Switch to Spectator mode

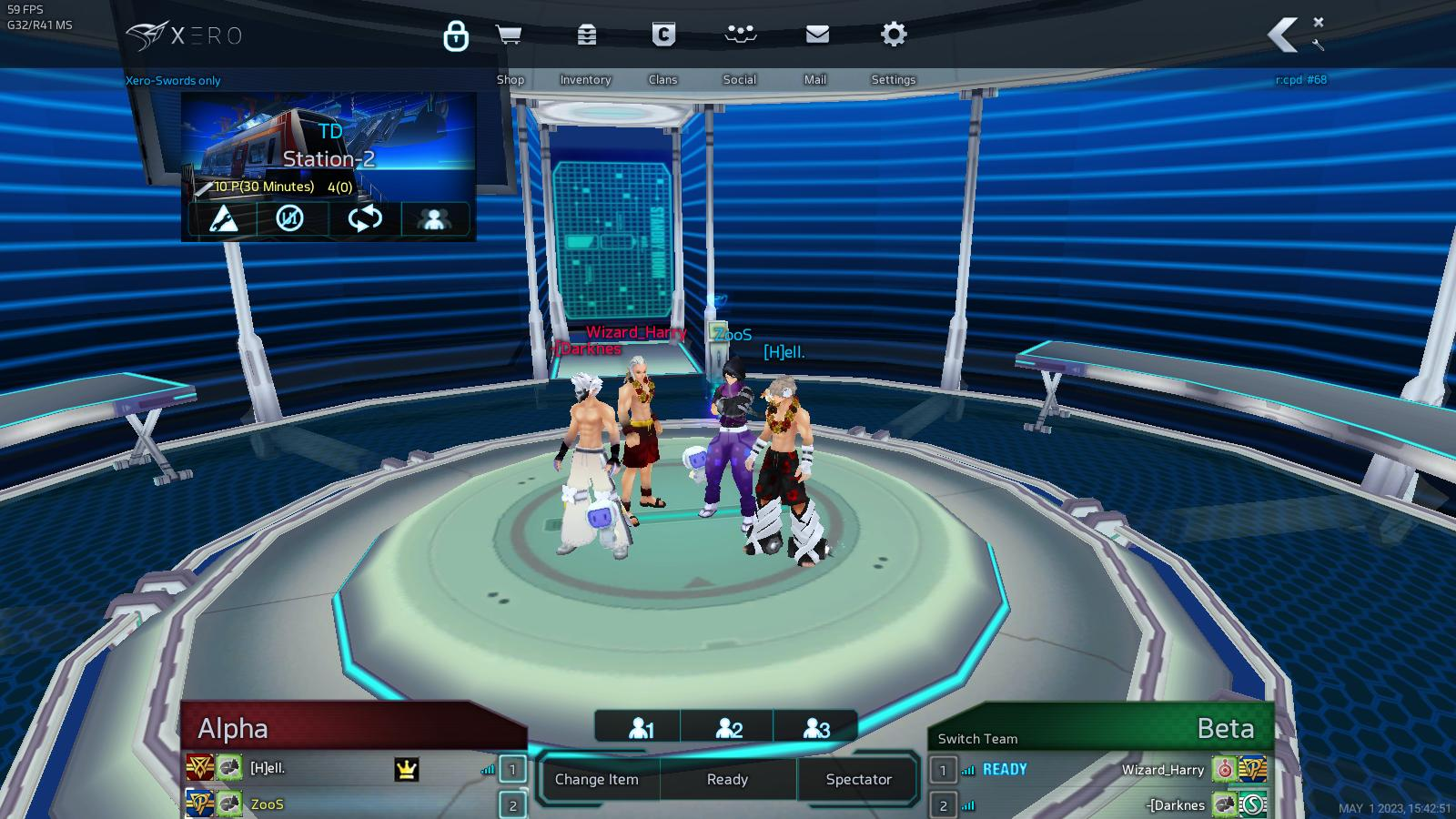coord(858,779)
